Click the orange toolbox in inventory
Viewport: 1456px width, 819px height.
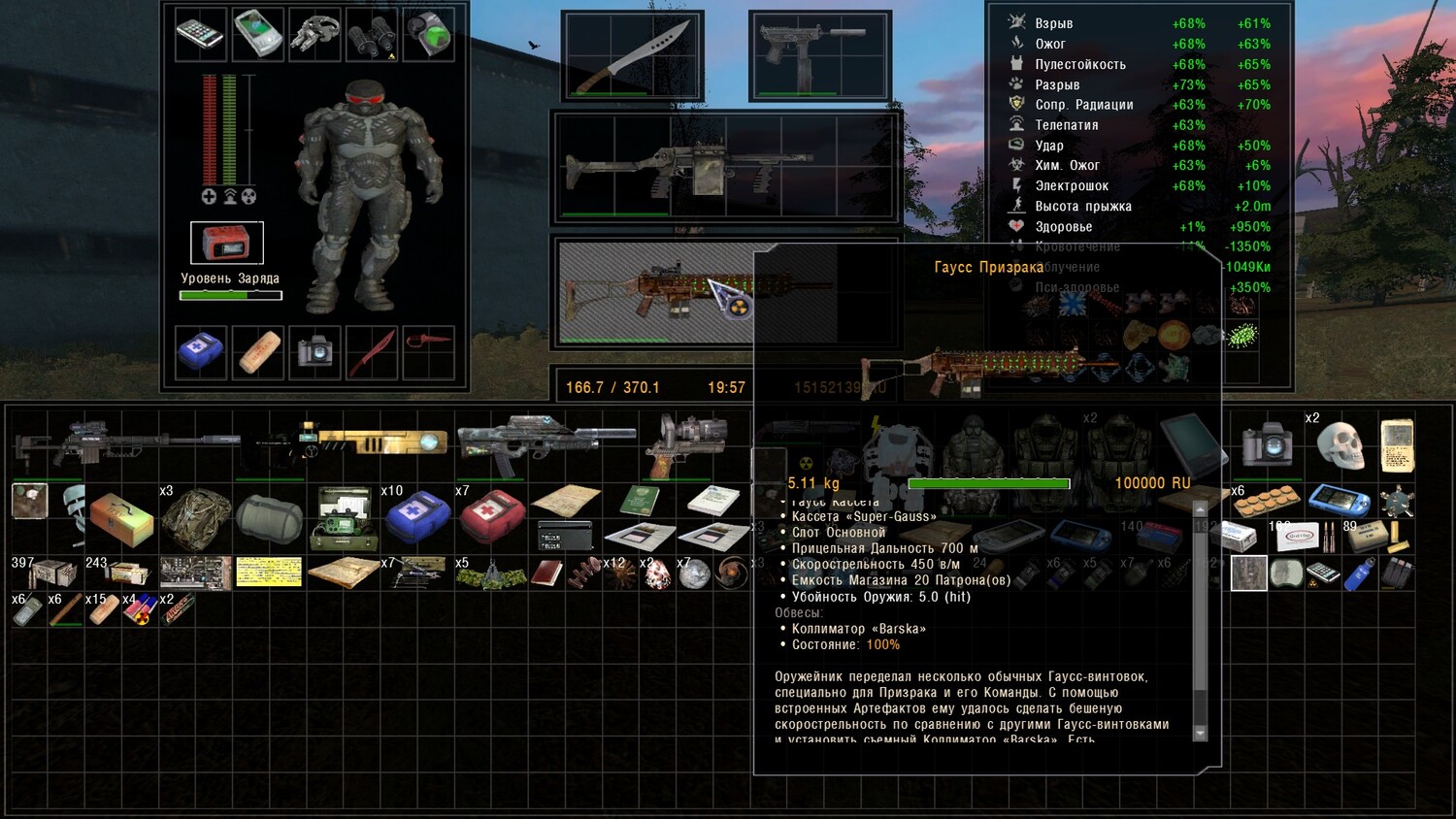click(121, 519)
